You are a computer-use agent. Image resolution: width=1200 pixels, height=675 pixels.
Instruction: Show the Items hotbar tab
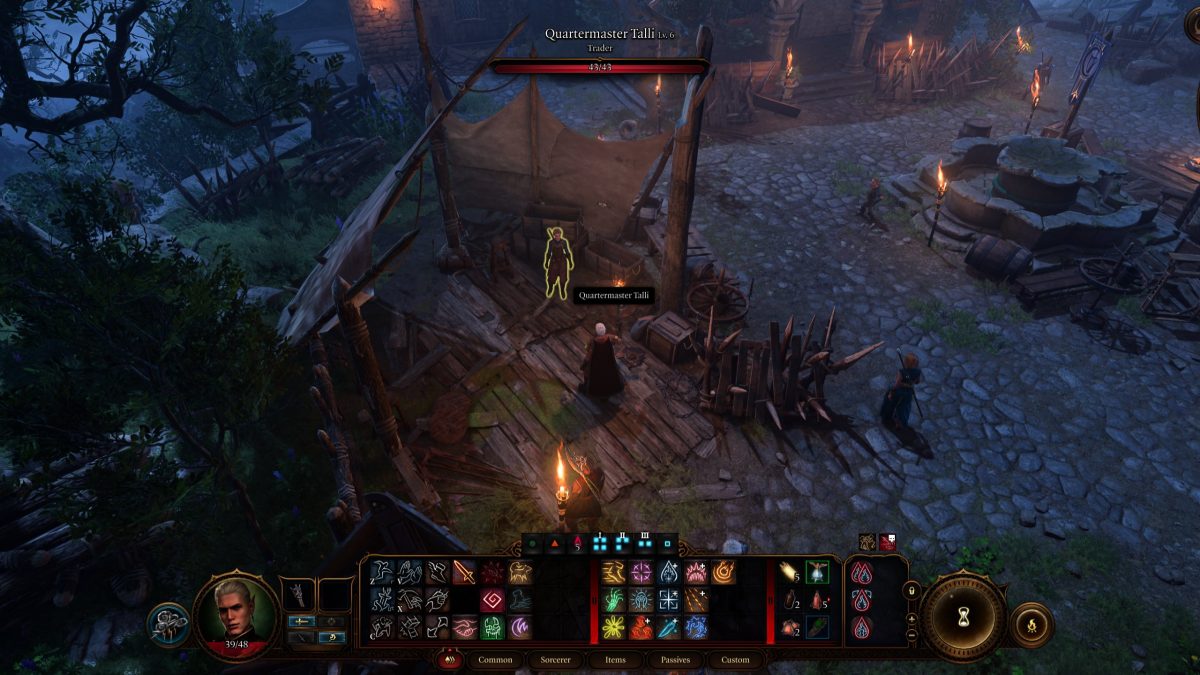coord(616,660)
